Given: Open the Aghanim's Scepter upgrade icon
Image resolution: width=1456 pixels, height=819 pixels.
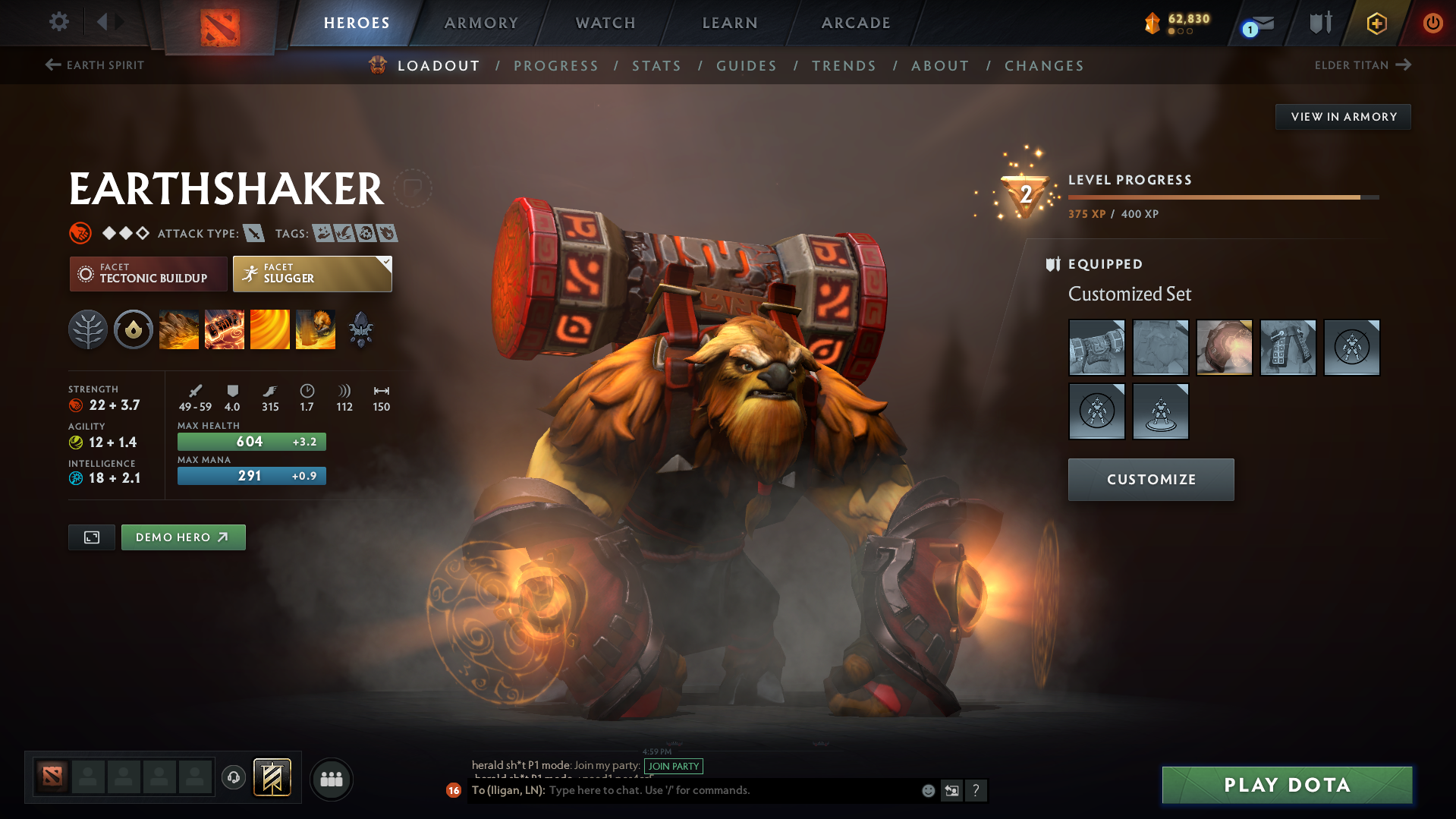Looking at the screenshot, I should [361, 329].
